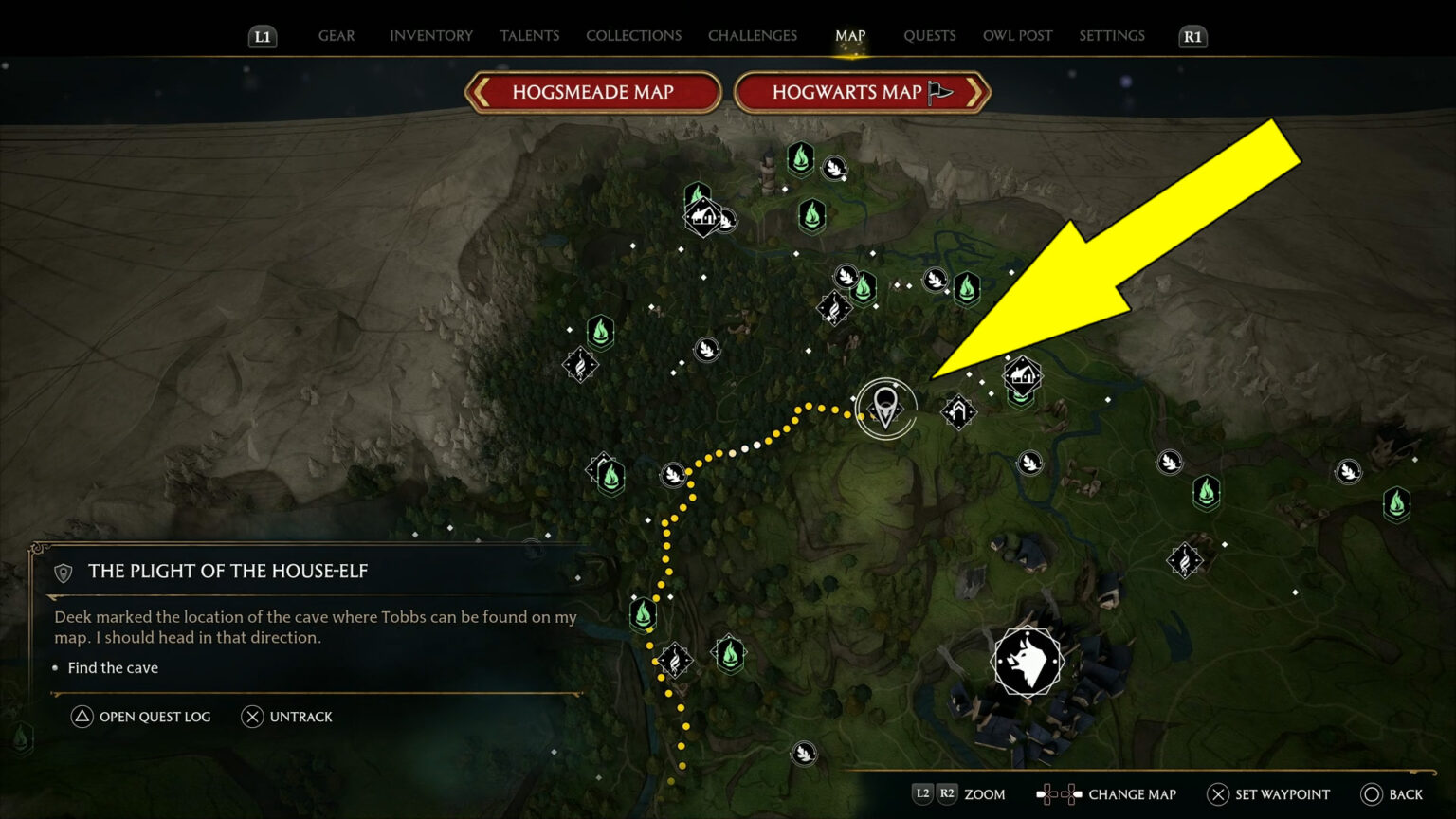
Task: Switch to the Owl Post tab
Action: [x=1017, y=36]
